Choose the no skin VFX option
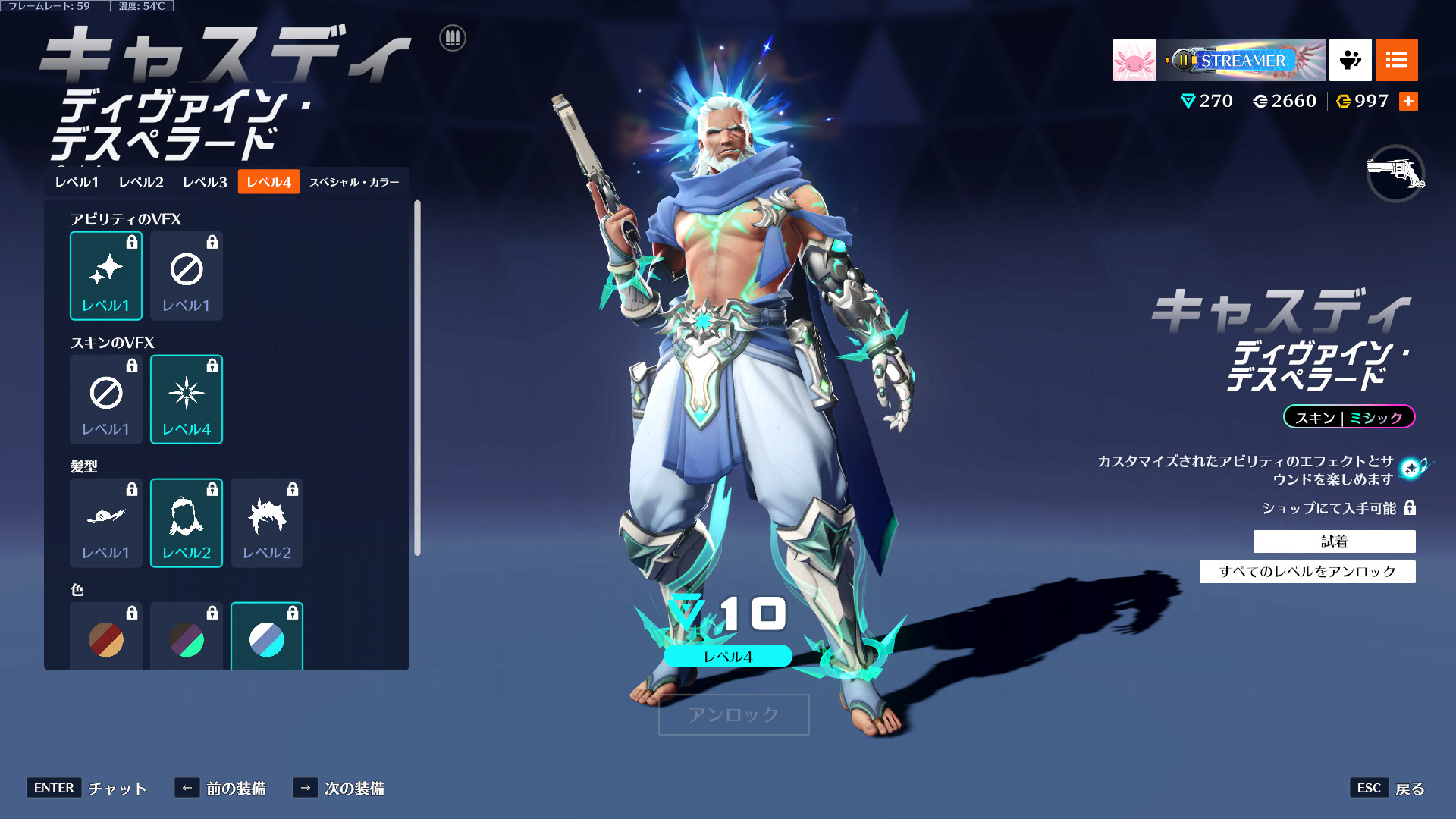The width and height of the screenshot is (1456, 819). [x=106, y=400]
